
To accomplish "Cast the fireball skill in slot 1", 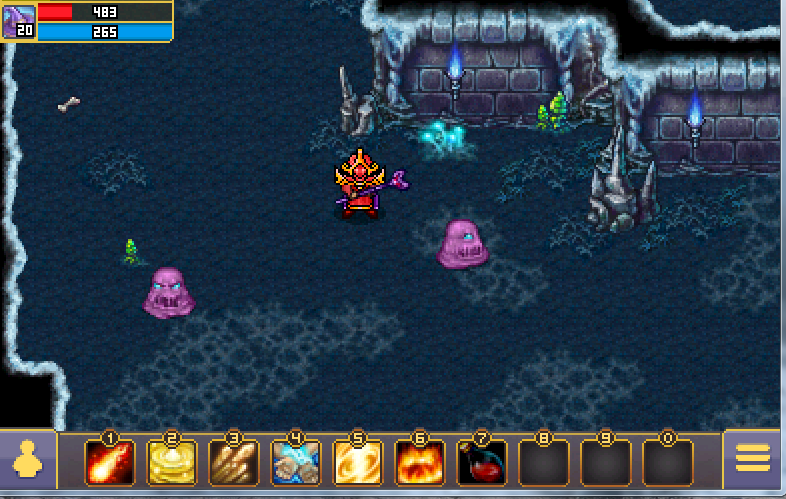I will pos(110,463).
